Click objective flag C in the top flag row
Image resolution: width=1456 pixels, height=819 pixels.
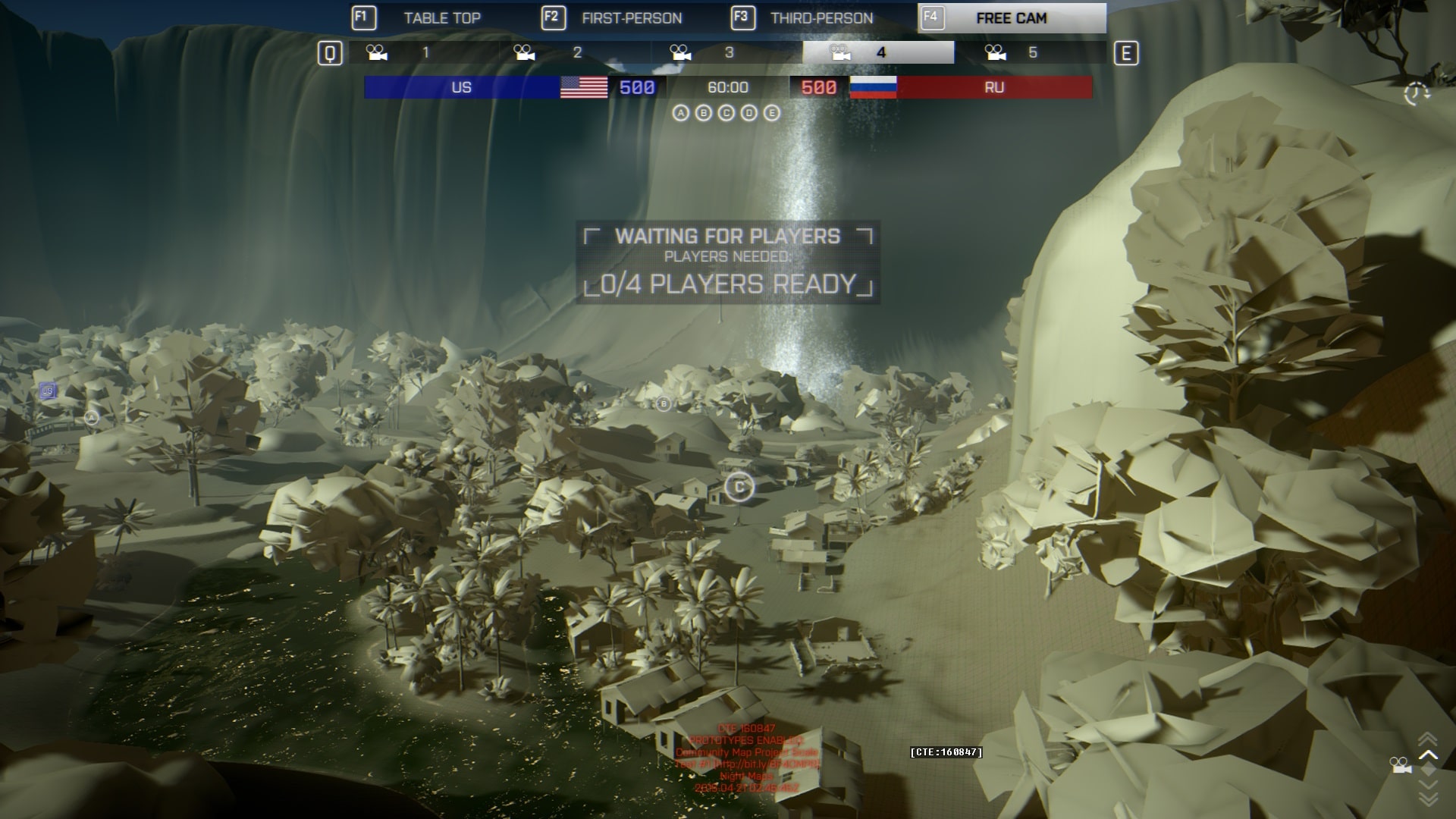coord(726,113)
